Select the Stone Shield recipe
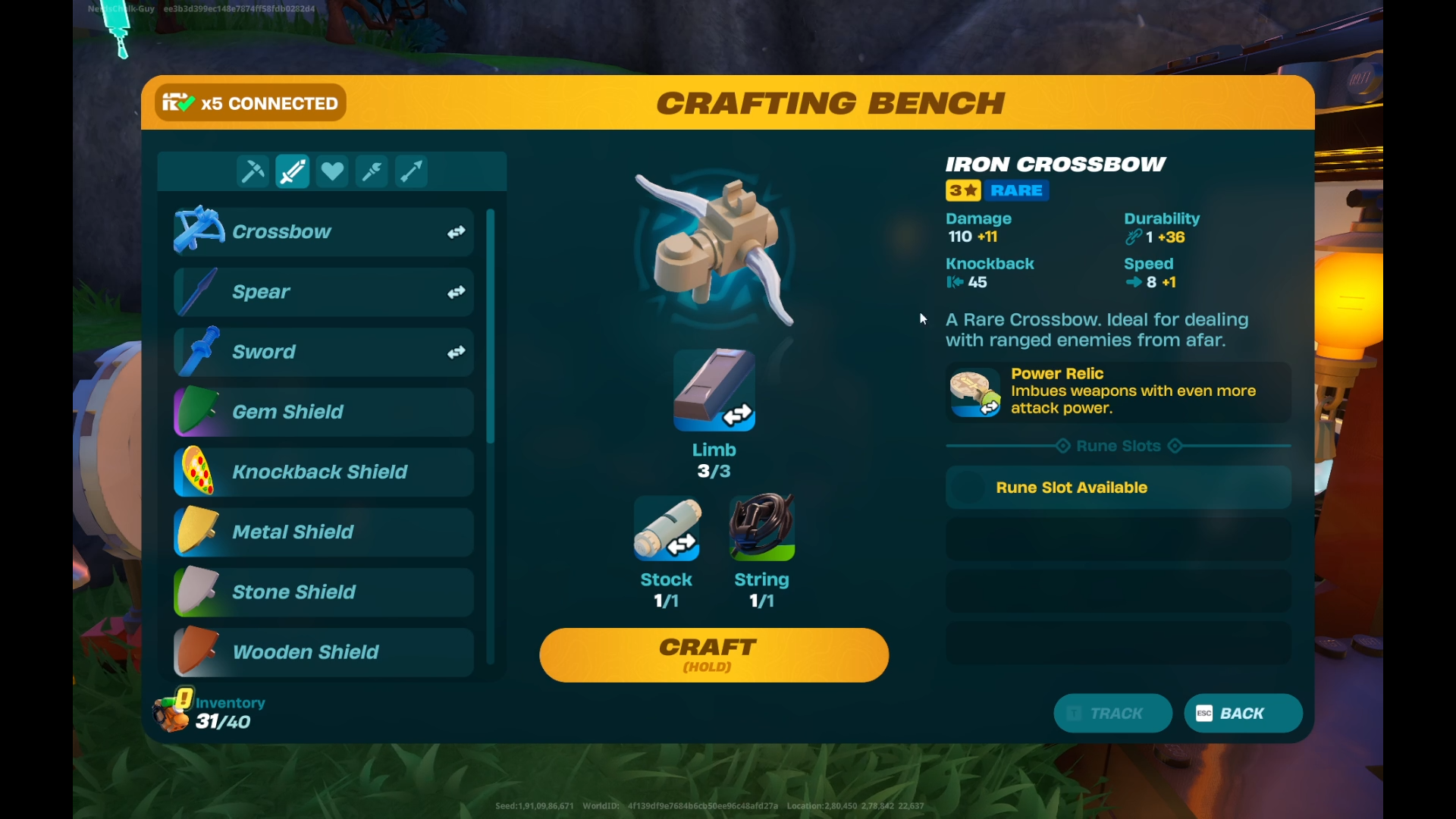This screenshot has width=1456, height=819. [323, 591]
